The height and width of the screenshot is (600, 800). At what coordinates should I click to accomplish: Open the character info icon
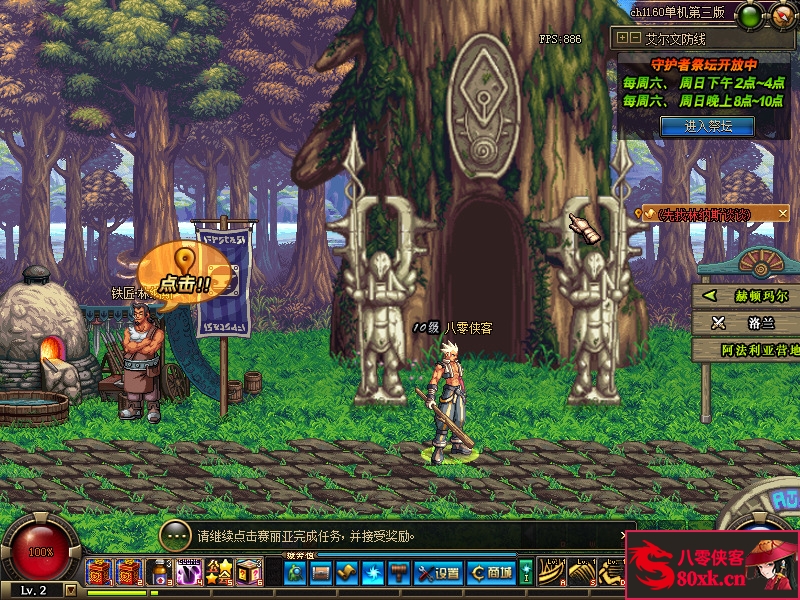coord(295,573)
